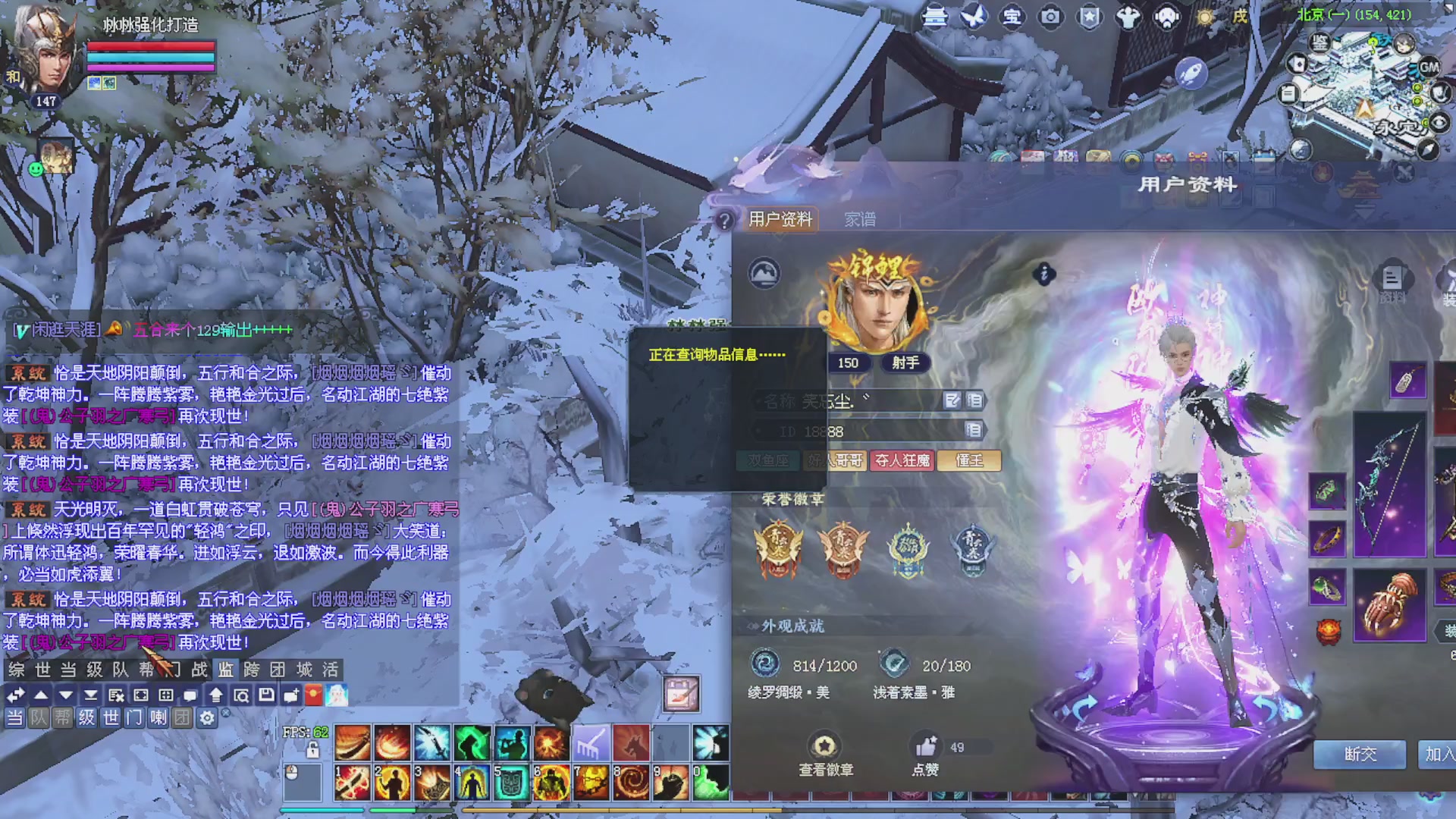Give a like with 点赞
This screenshot has width=1456, height=819.
pos(925,755)
